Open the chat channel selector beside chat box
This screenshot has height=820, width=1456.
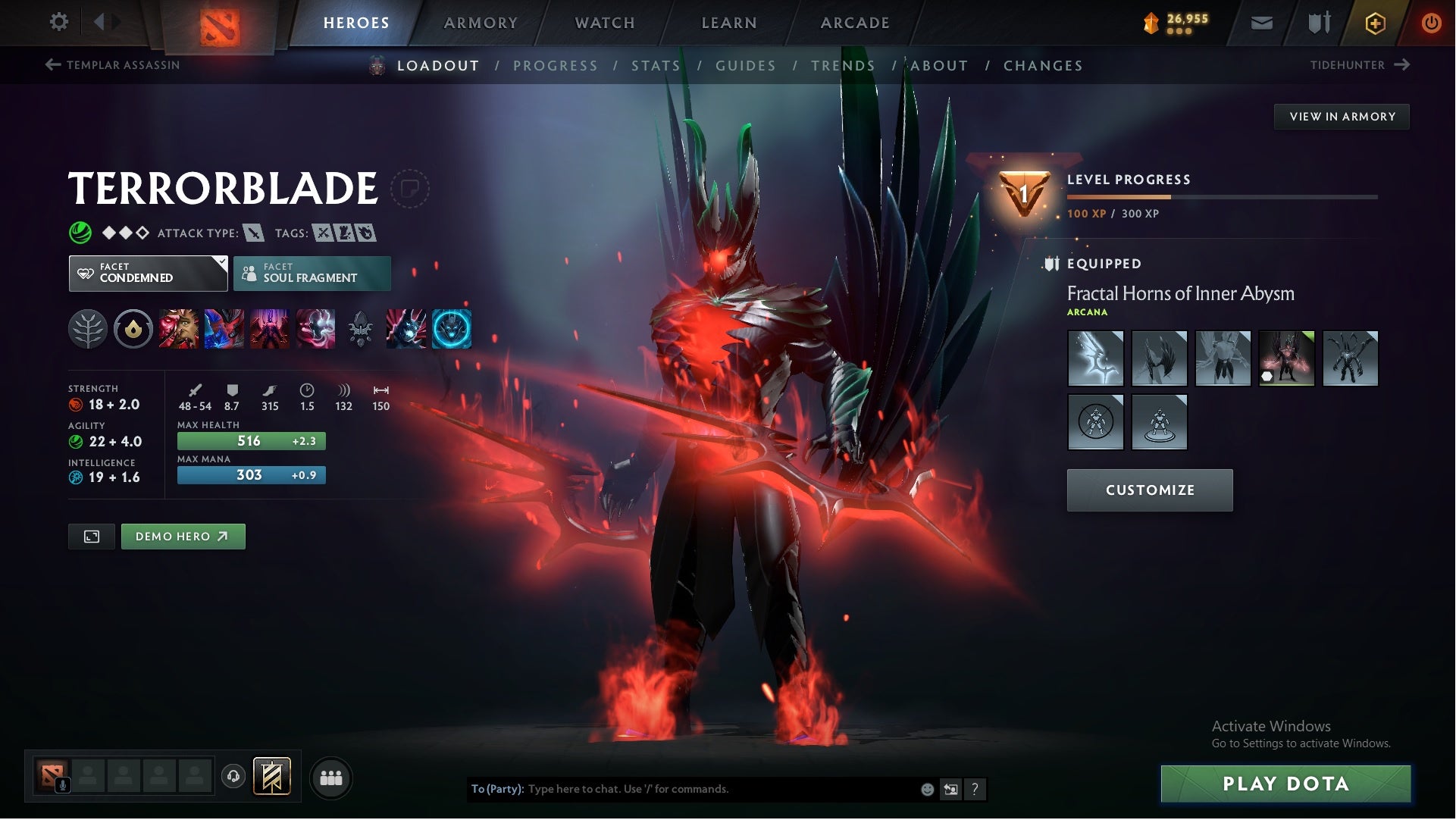pyautogui.click(x=950, y=788)
